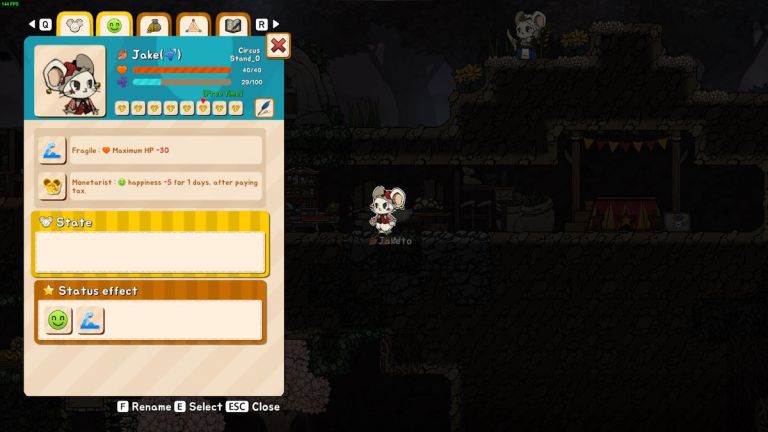Click Jake's mouse portrait

pyautogui.click(x=69, y=81)
